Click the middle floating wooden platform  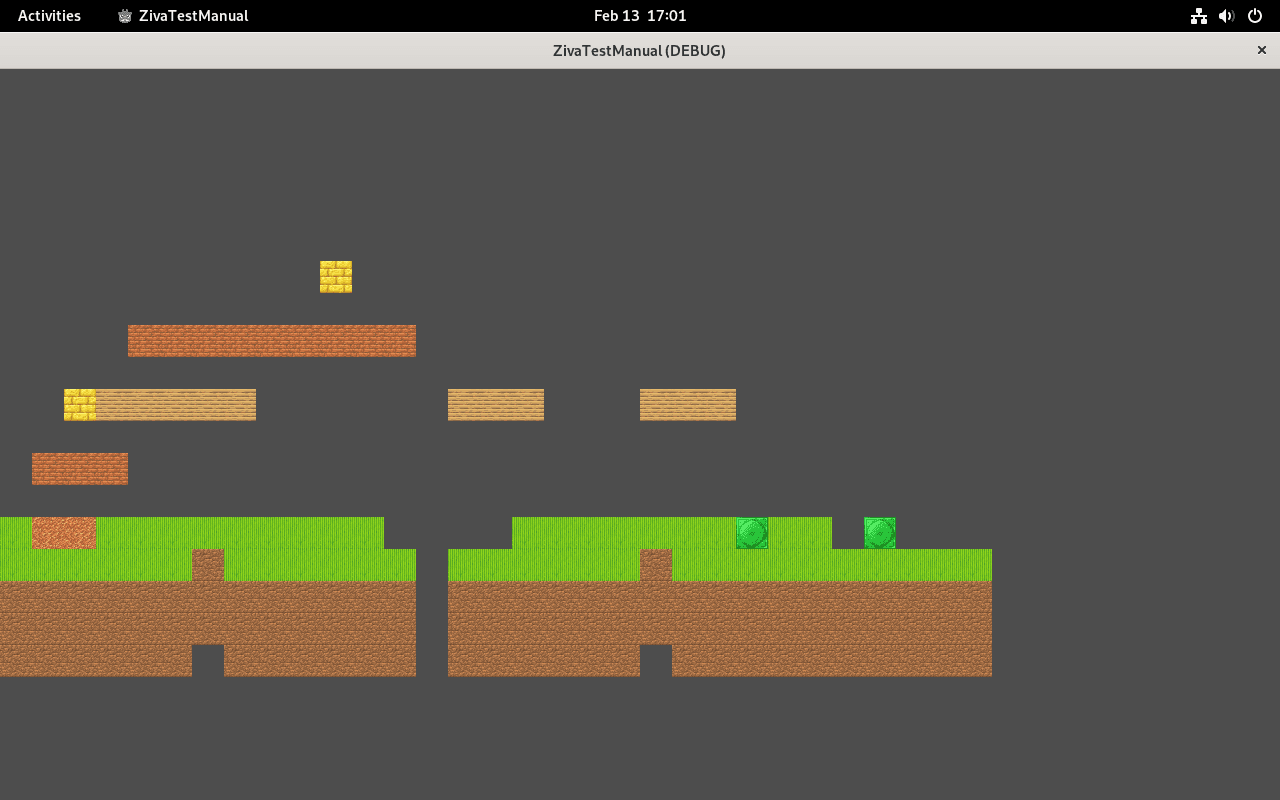[x=496, y=404]
